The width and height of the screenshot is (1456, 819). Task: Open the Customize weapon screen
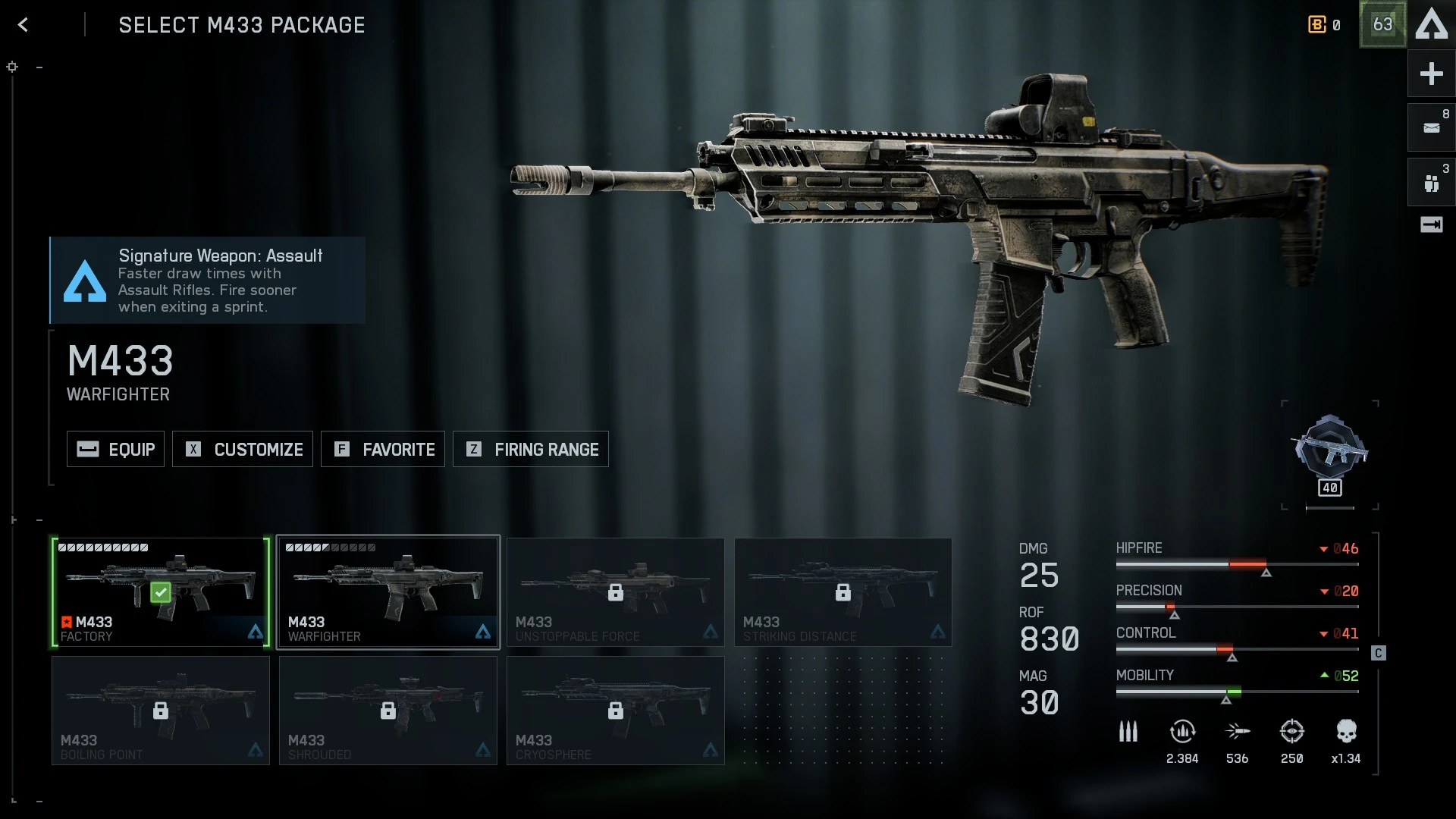coord(243,449)
